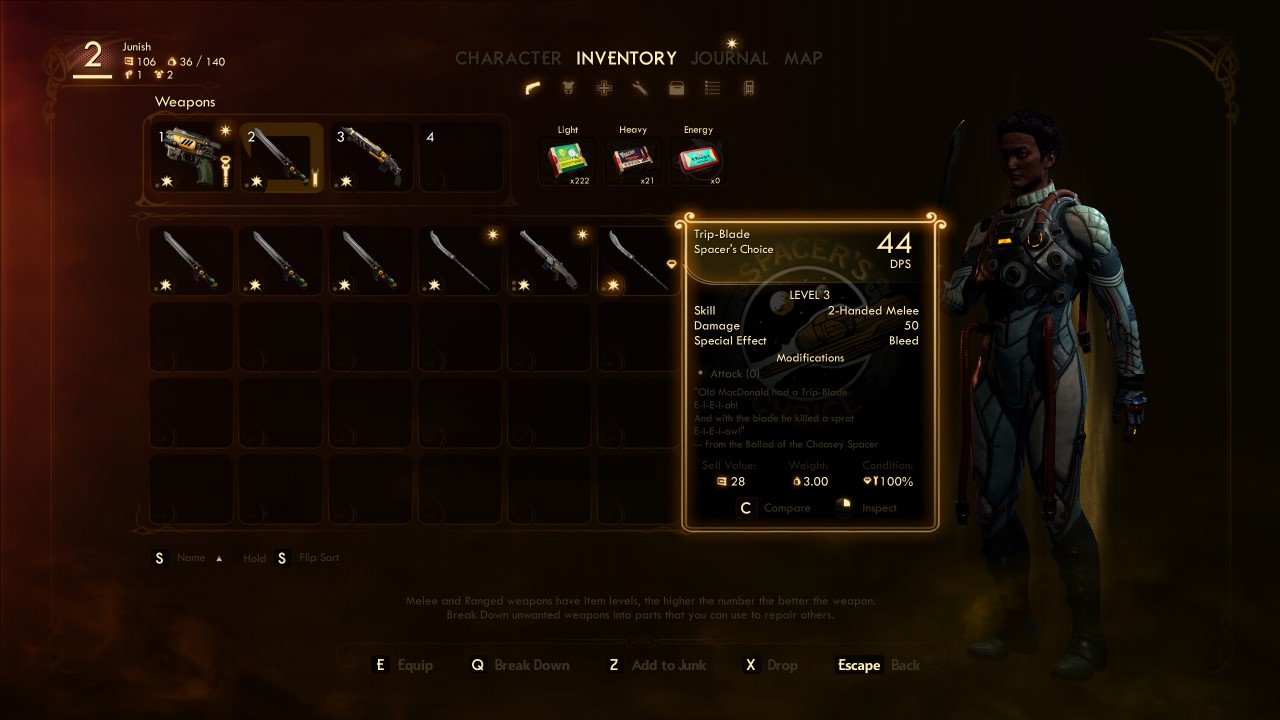Switch to the Character tab
The image size is (1280, 720).
[508, 58]
